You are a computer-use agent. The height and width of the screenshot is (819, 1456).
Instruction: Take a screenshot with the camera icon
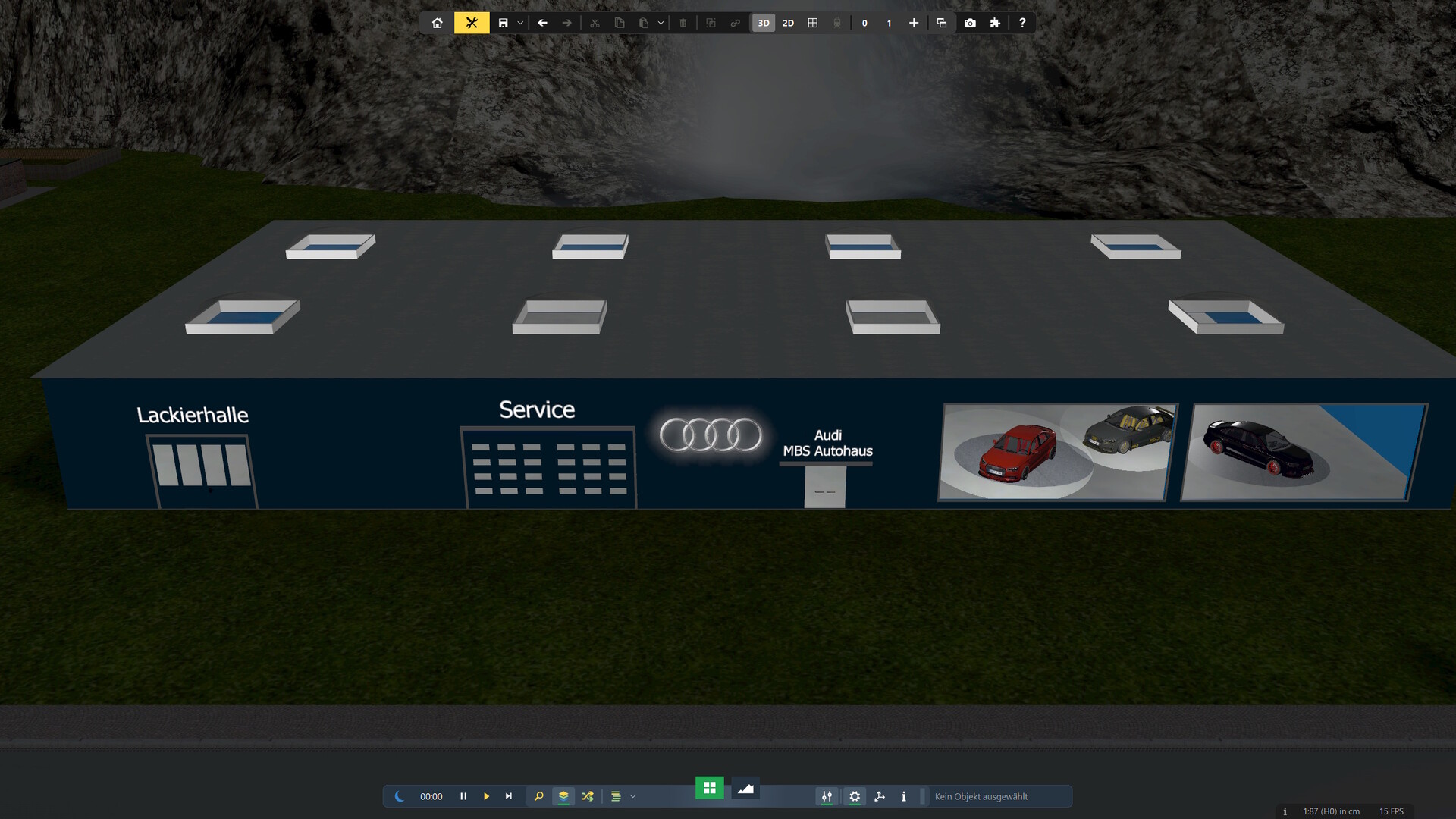pos(970,23)
